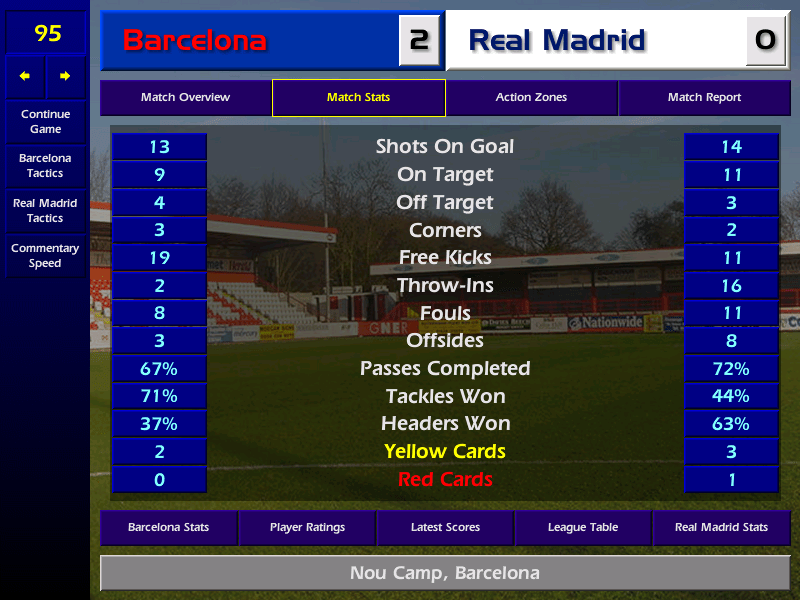800x600 pixels.
Task: Select the Nou Camp, Barcelona venue bar
Action: (445, 573)
